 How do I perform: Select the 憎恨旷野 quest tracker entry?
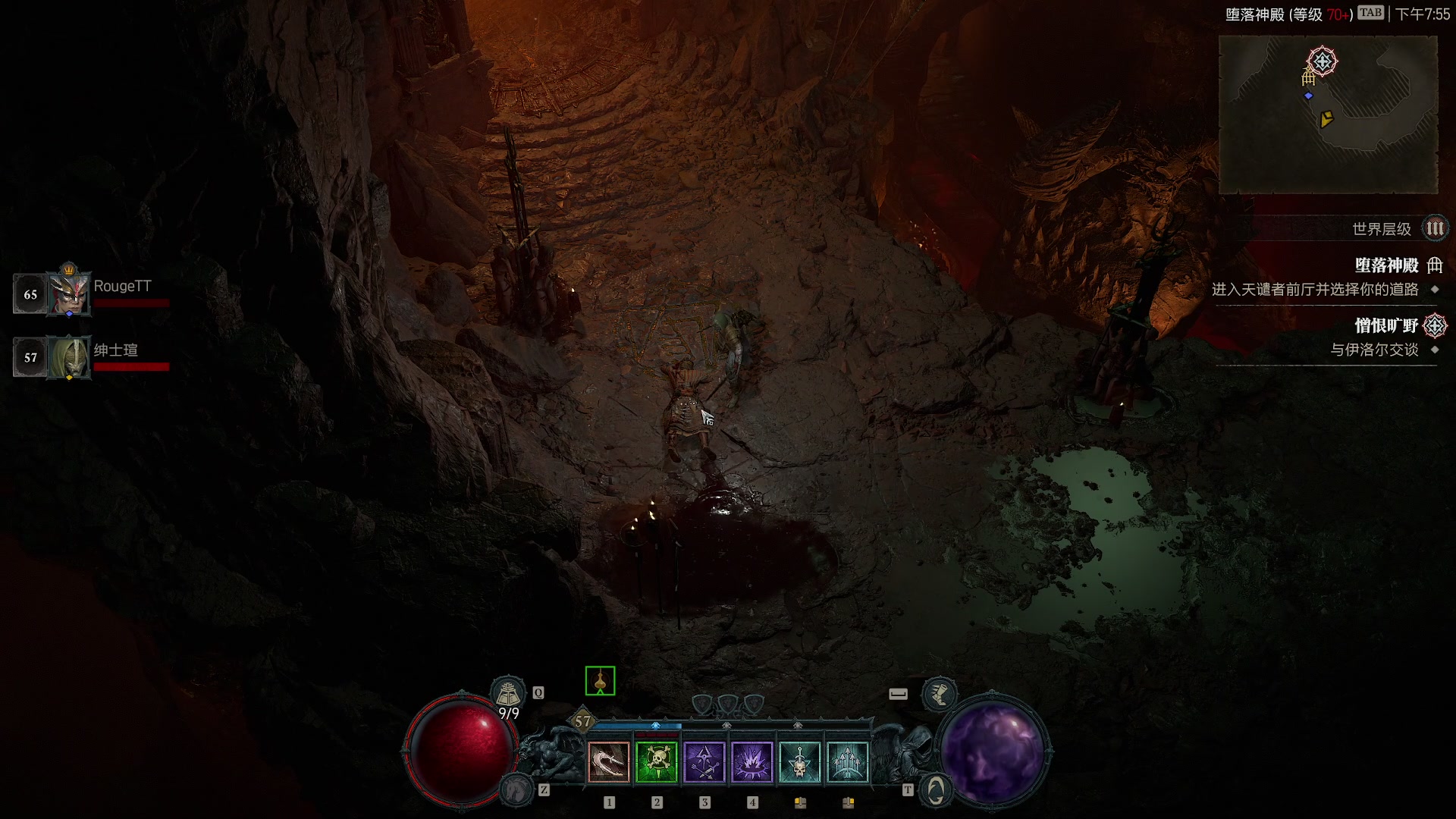point(1386,326)
